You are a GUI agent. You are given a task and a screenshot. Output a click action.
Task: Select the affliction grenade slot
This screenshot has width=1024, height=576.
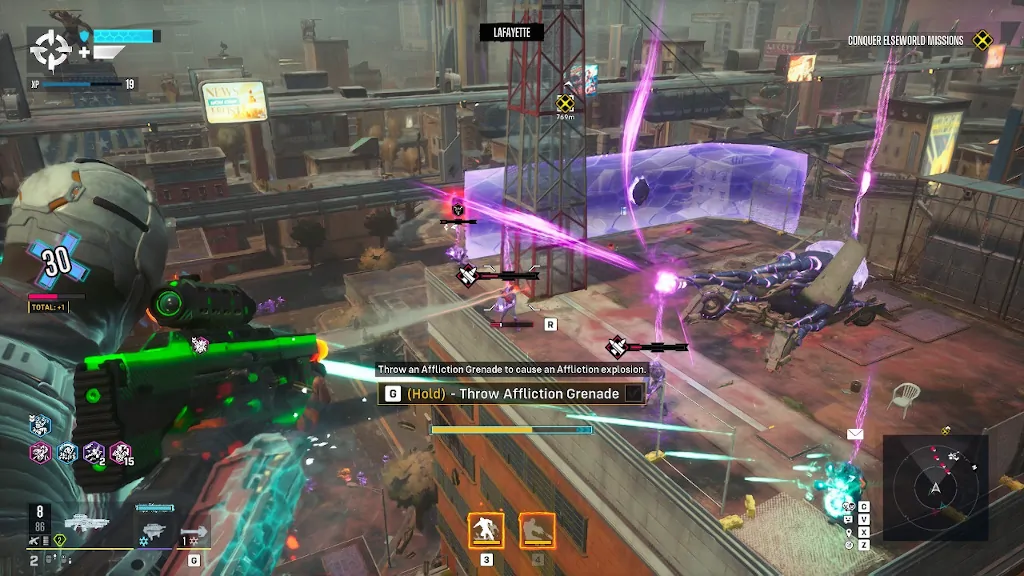[x=195, y=531]
